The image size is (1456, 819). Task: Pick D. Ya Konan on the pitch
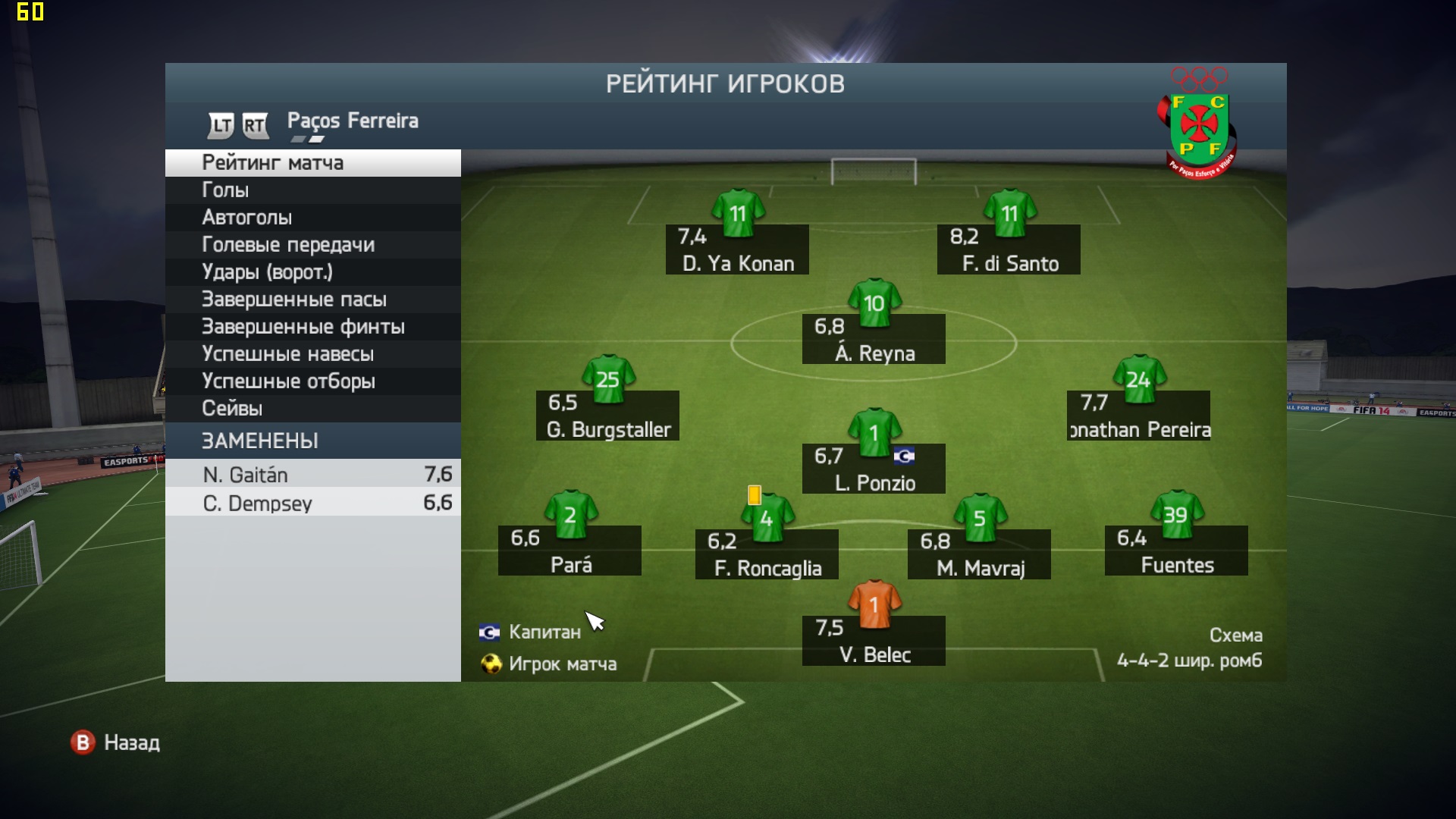(737, 249)
